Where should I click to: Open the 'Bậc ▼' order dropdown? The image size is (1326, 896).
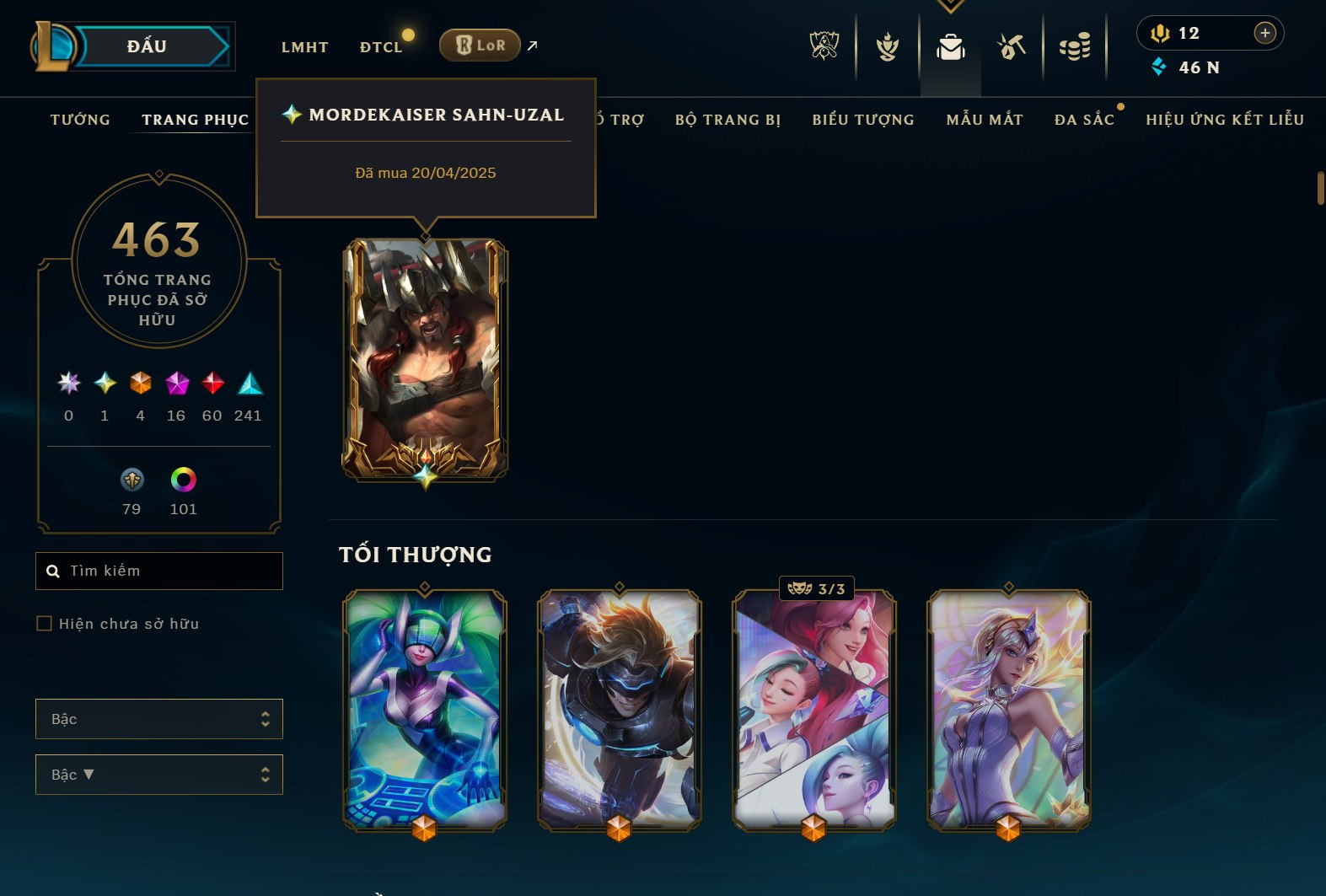tap(159, 774)
